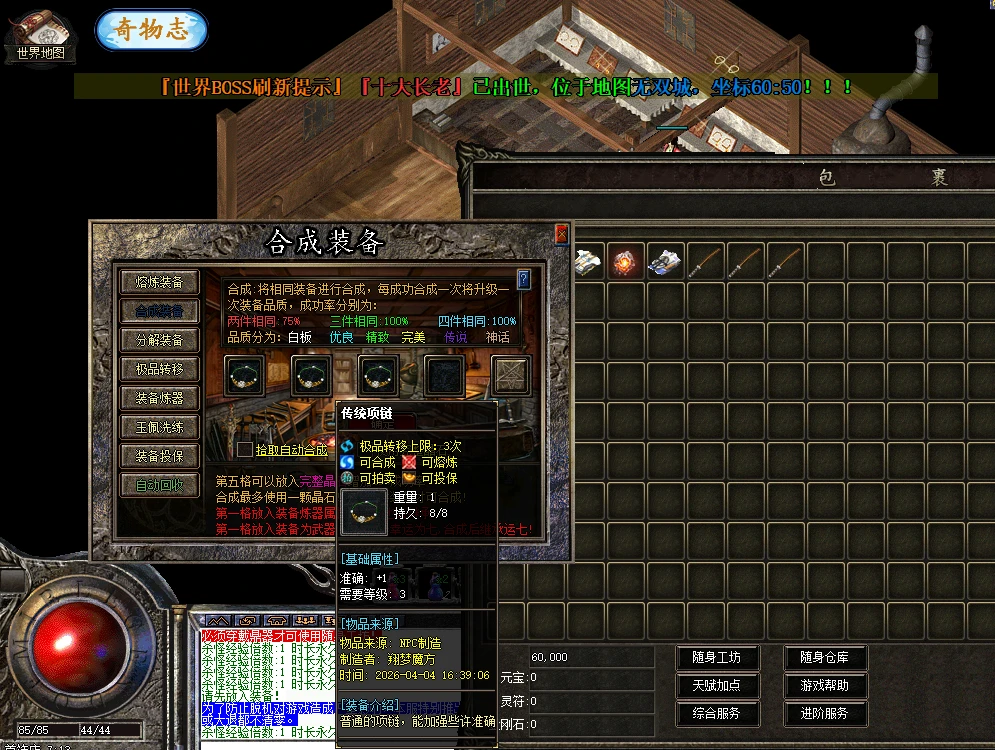Show the 游戏帮助 game help
995x750 pixels.
coord(825,686)
